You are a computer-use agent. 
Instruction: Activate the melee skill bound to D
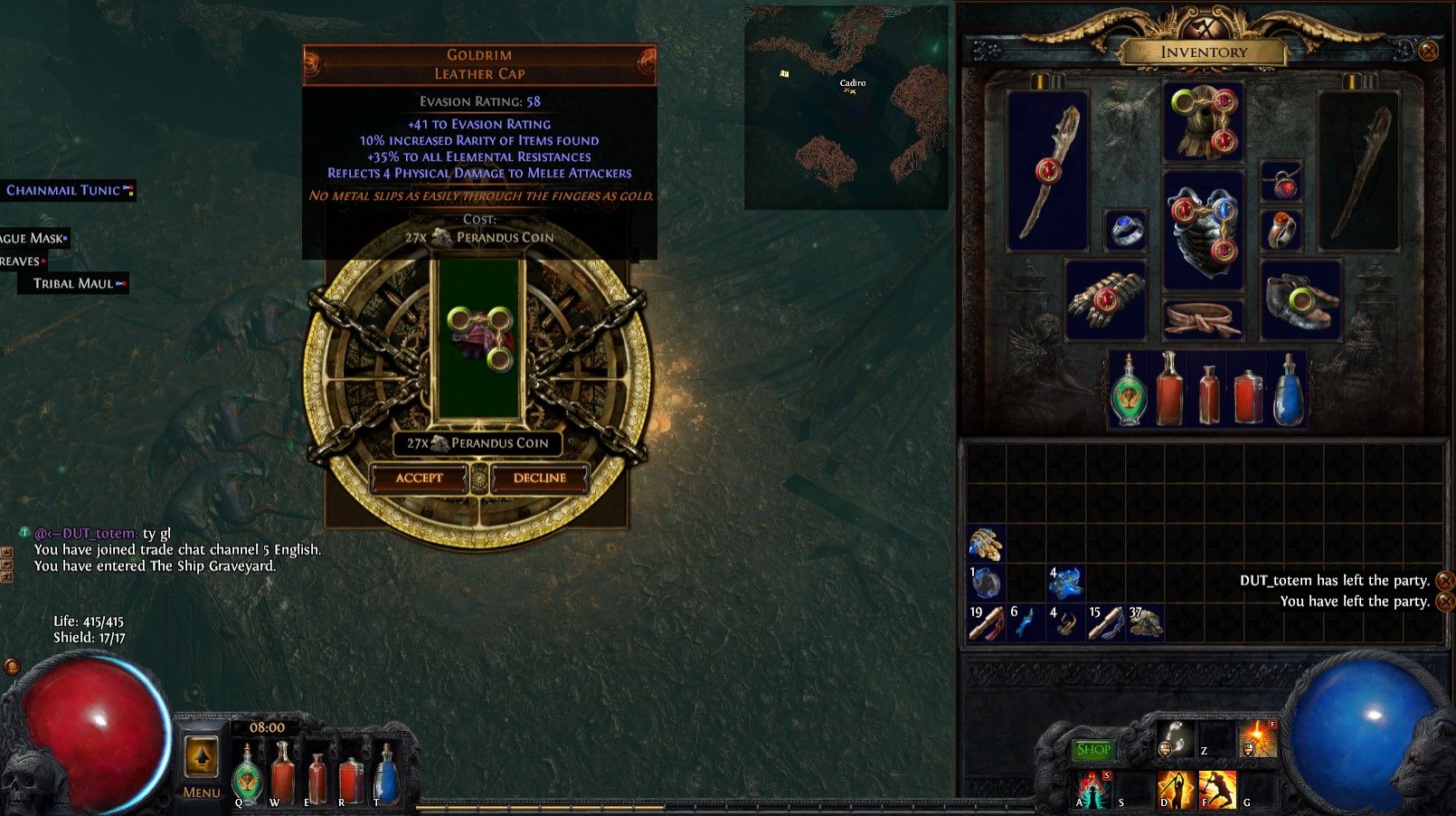pyautogui.click(x=1175, y=790)
